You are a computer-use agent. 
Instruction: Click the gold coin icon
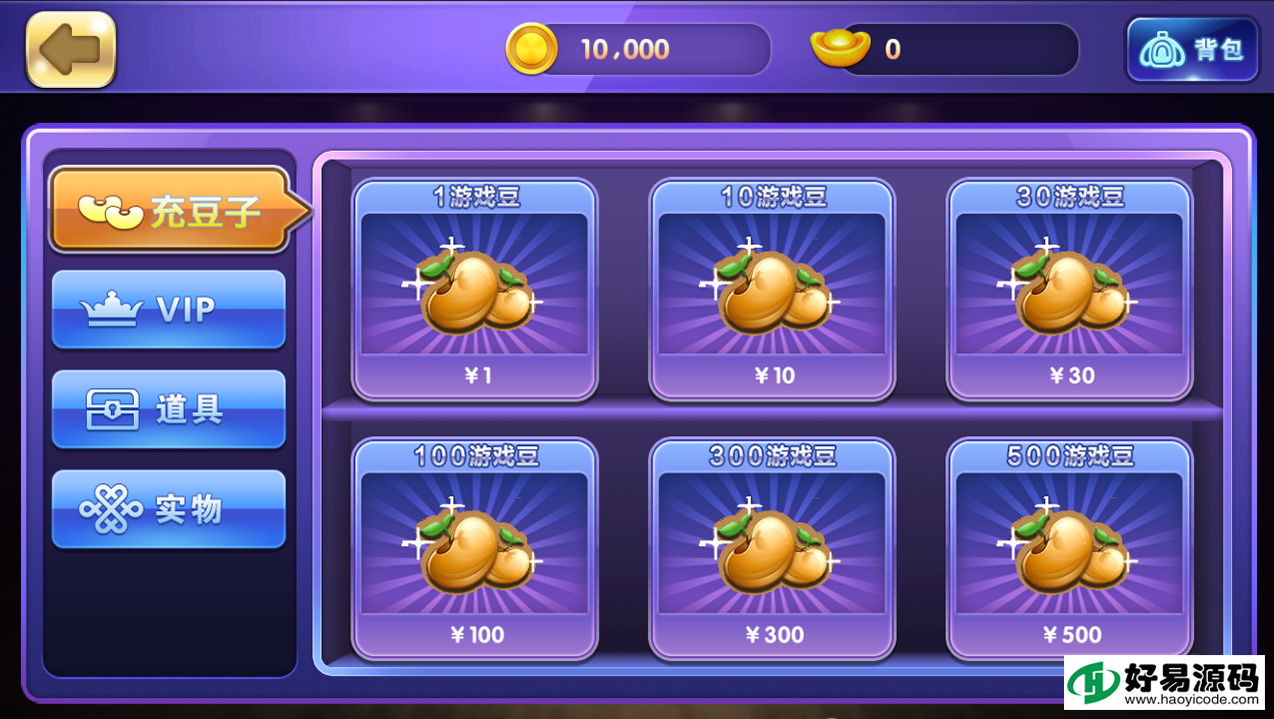531,49
